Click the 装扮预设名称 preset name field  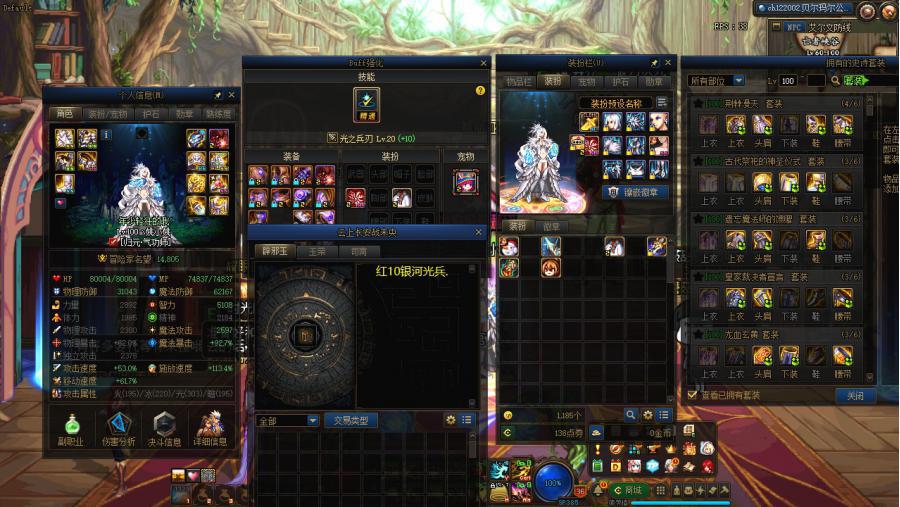615,102
